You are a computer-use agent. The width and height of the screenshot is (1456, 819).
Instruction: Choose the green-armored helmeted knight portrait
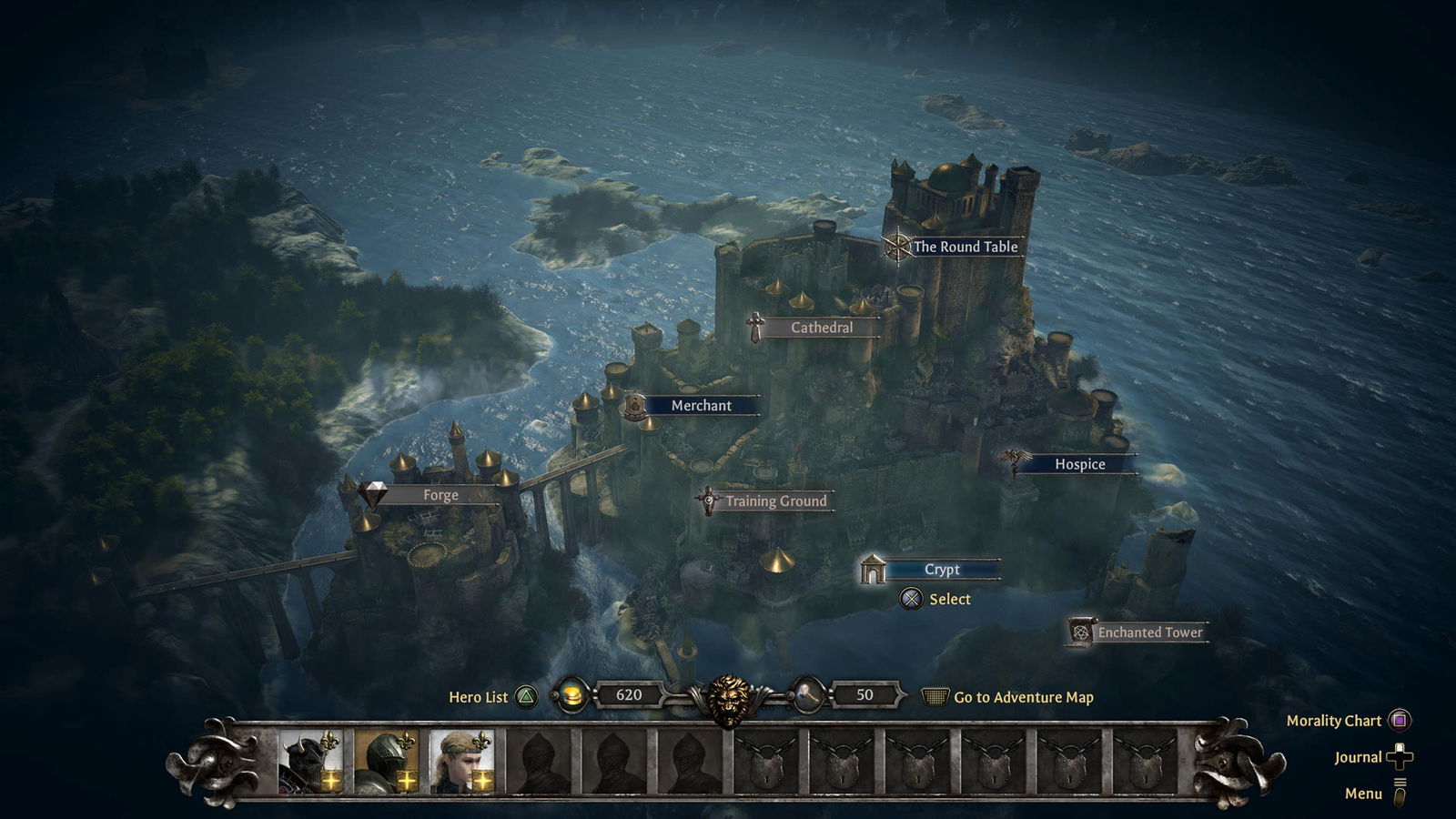click(386, 761)
